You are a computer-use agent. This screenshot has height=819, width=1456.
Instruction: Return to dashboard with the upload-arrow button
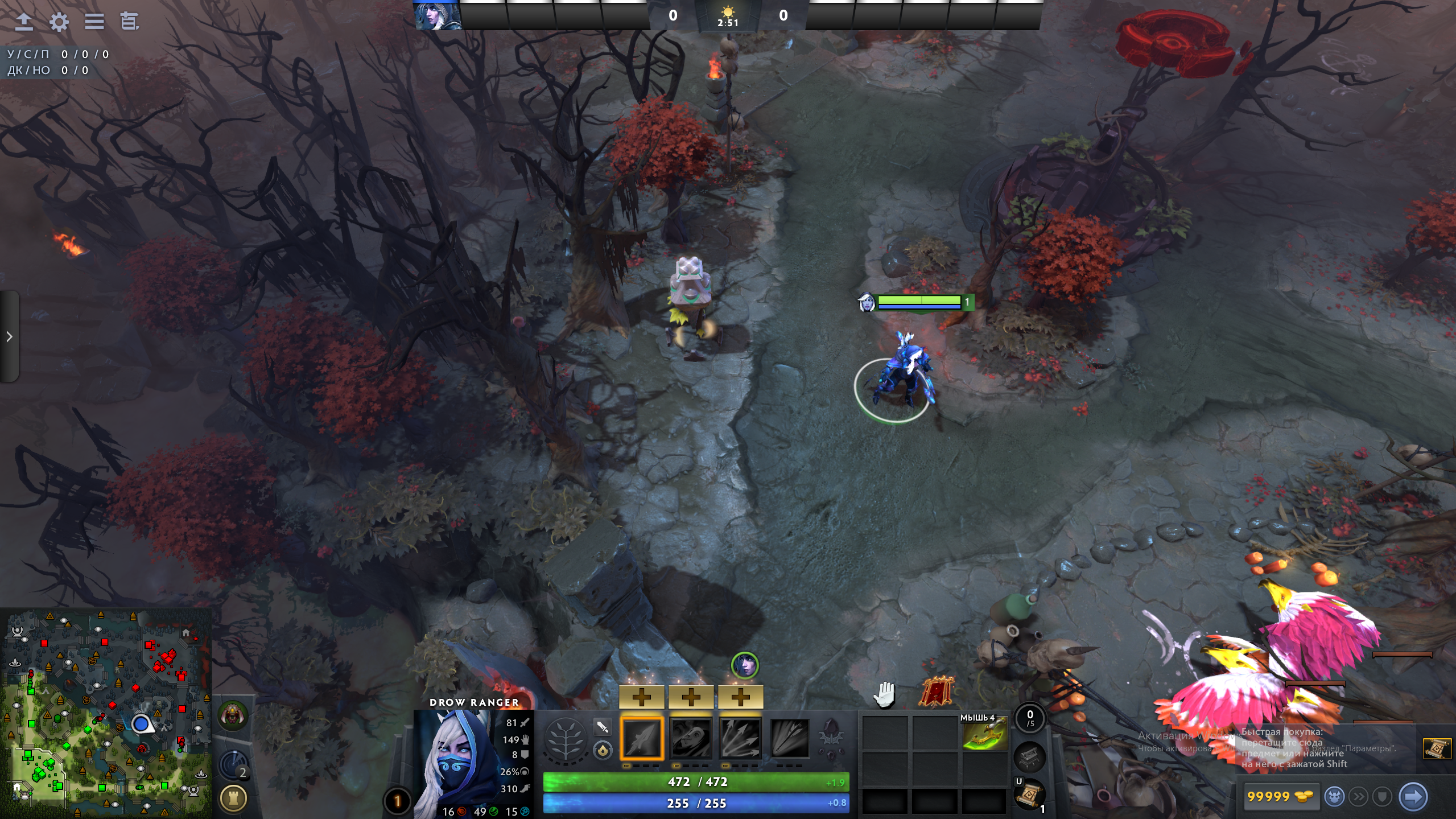[x=23, y=22]
